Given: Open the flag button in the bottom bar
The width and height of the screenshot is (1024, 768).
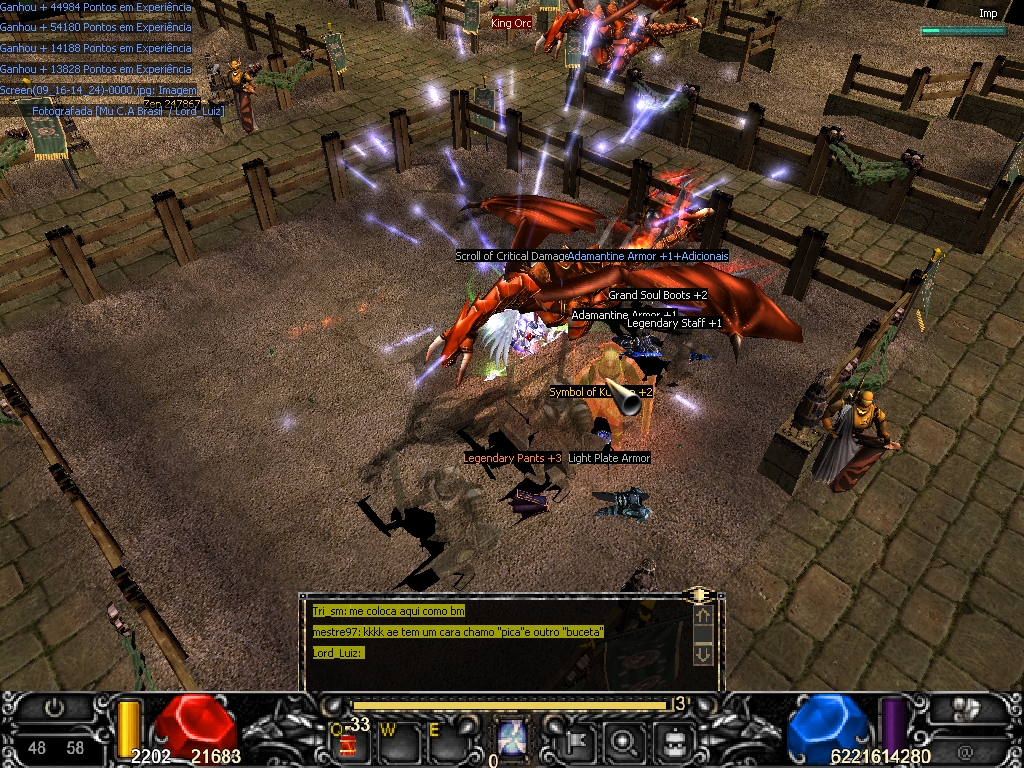Looking at the screenshot, I should [x=580, y=741].
